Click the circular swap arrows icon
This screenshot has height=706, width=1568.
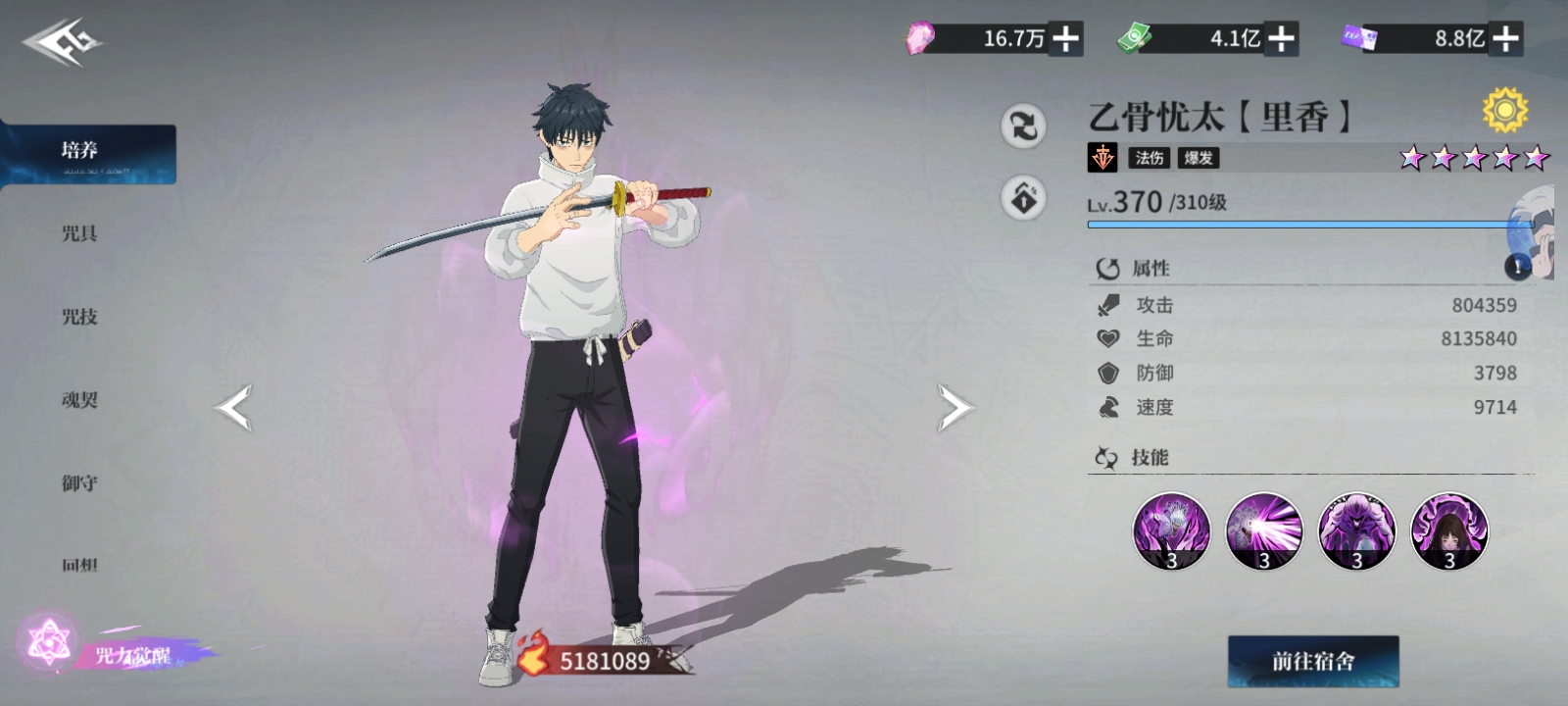[x=1023, y=126]
